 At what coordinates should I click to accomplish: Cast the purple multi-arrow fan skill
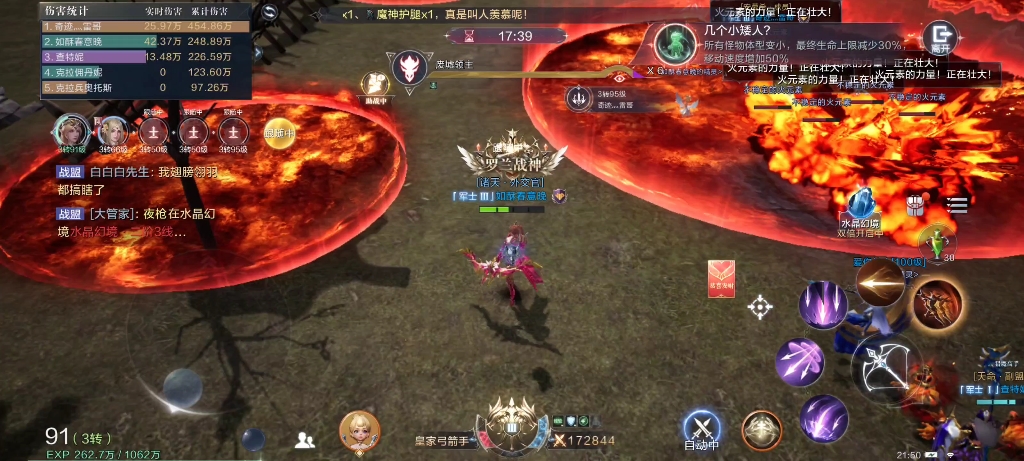point(799,360)
